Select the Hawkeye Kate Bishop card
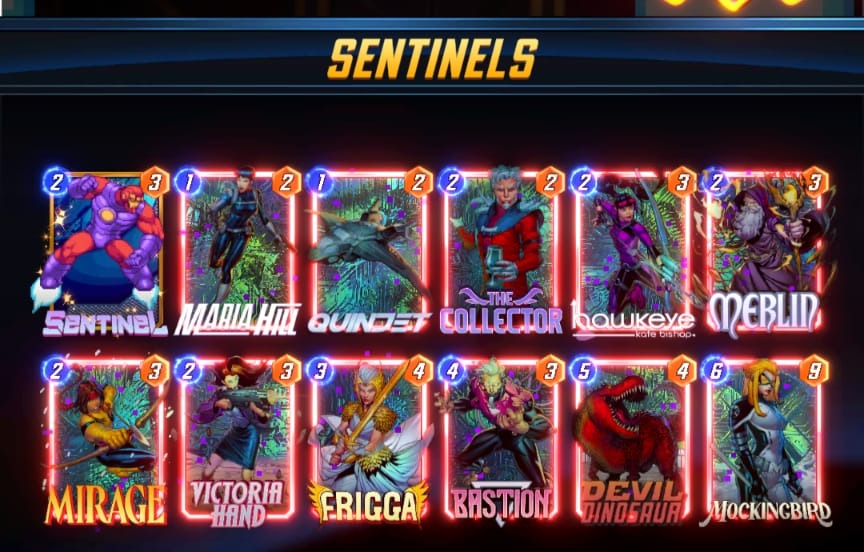This screenshot has height=552, width=864. [632, 250]
